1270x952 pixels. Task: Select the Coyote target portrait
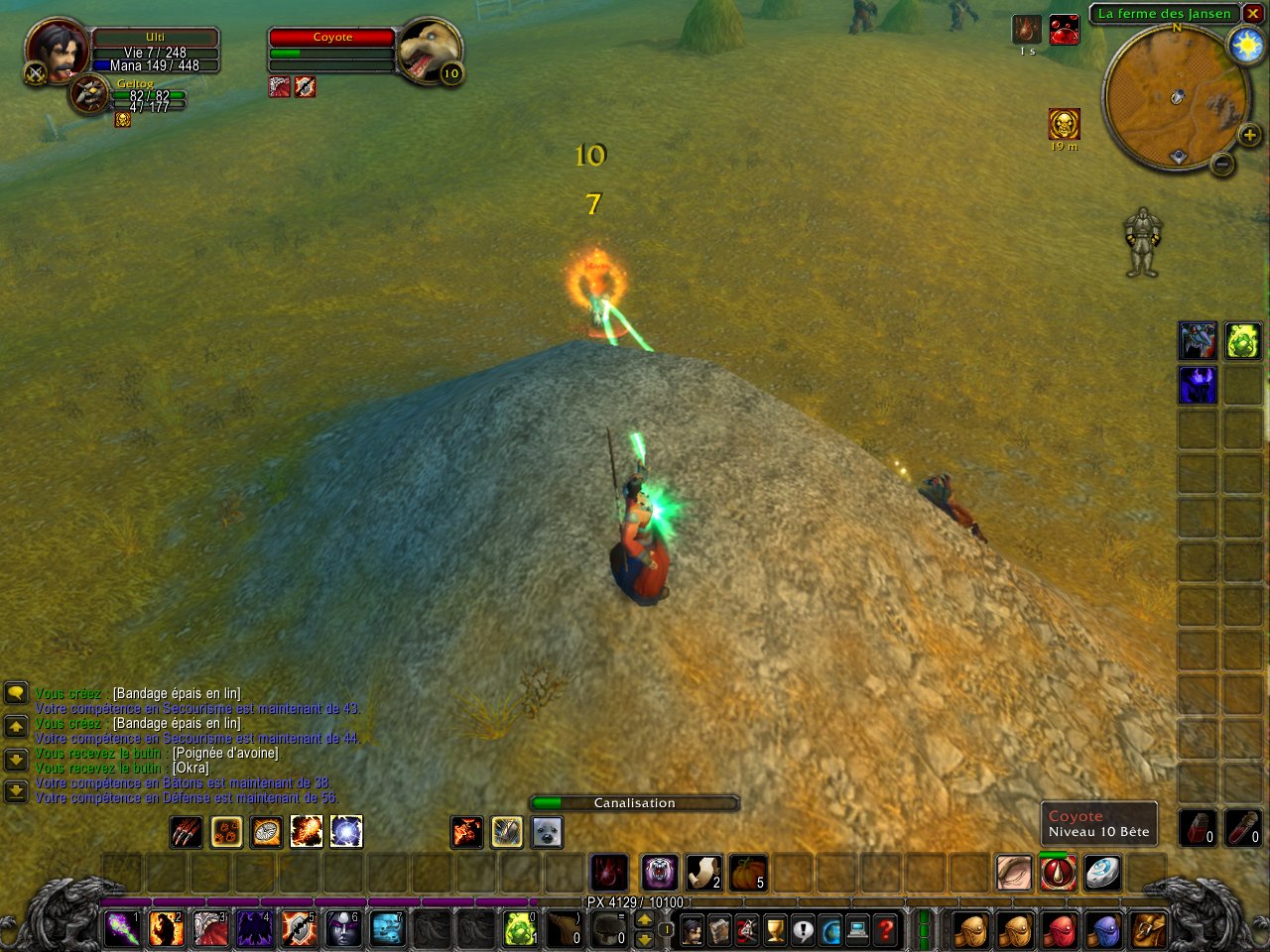coord(430,52)
